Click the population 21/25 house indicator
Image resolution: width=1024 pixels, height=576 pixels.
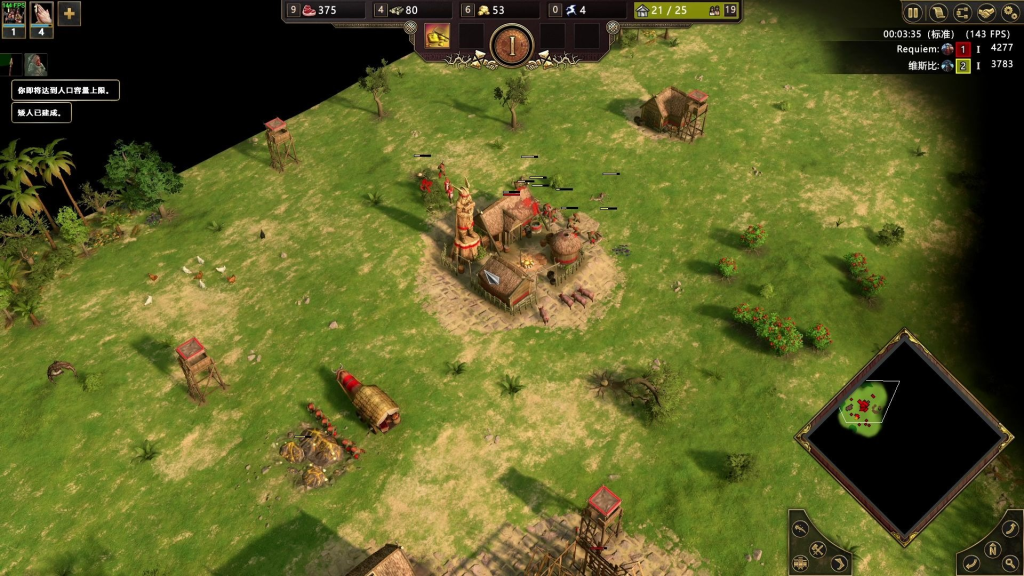662,11
